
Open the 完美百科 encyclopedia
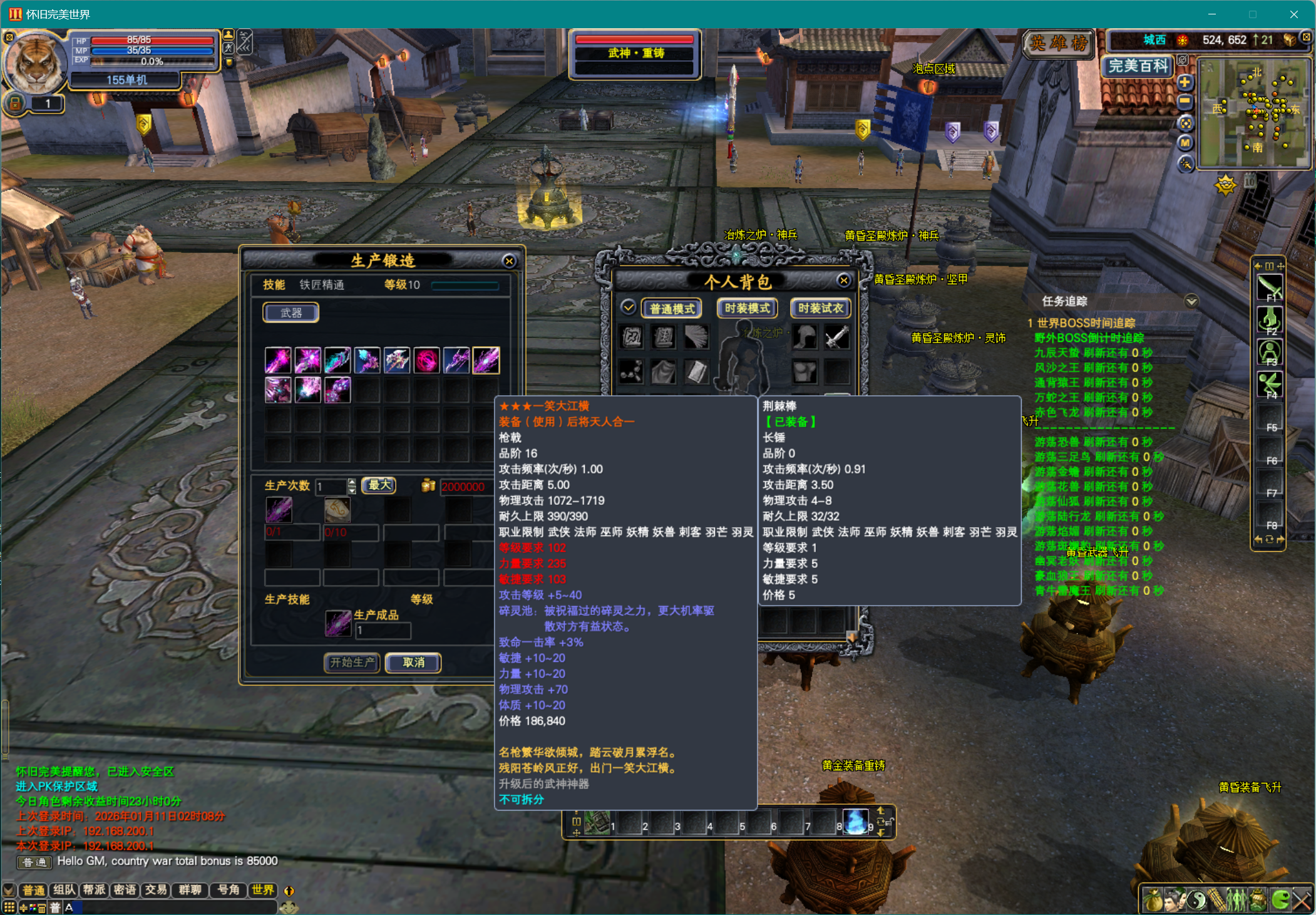[1138, 66]
